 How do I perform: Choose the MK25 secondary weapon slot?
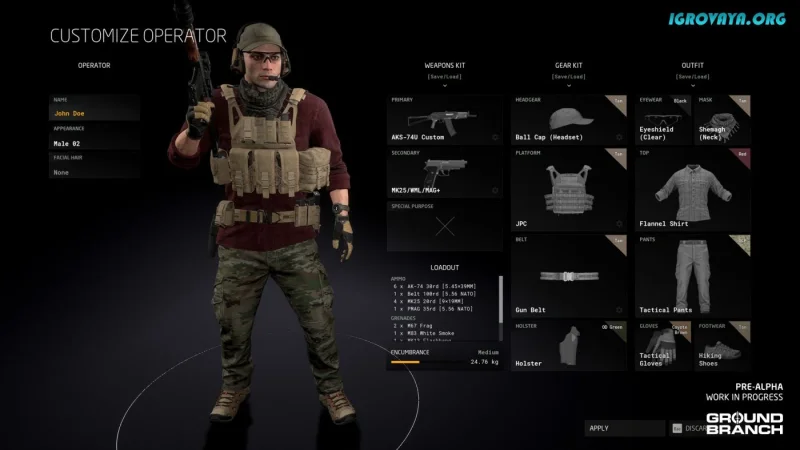click(444, 172)
